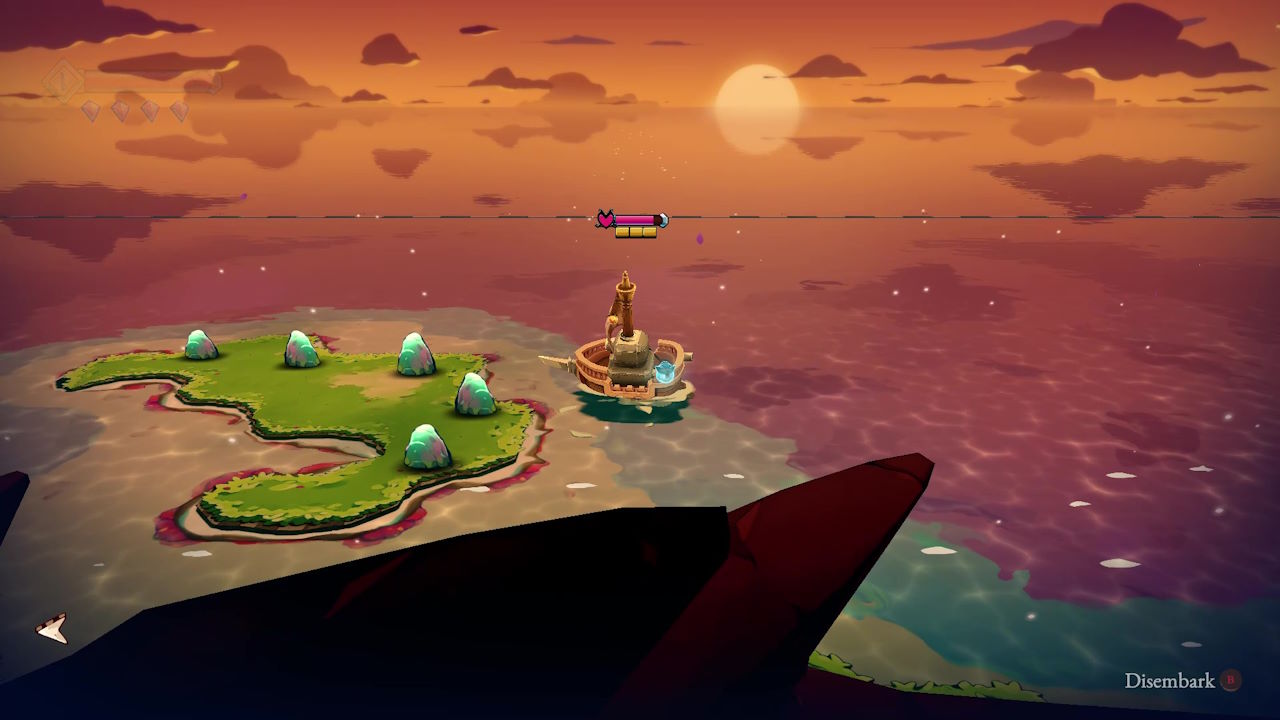Click the pink health bar fill
Screen dimensions: 1280x720
point(635,219)
